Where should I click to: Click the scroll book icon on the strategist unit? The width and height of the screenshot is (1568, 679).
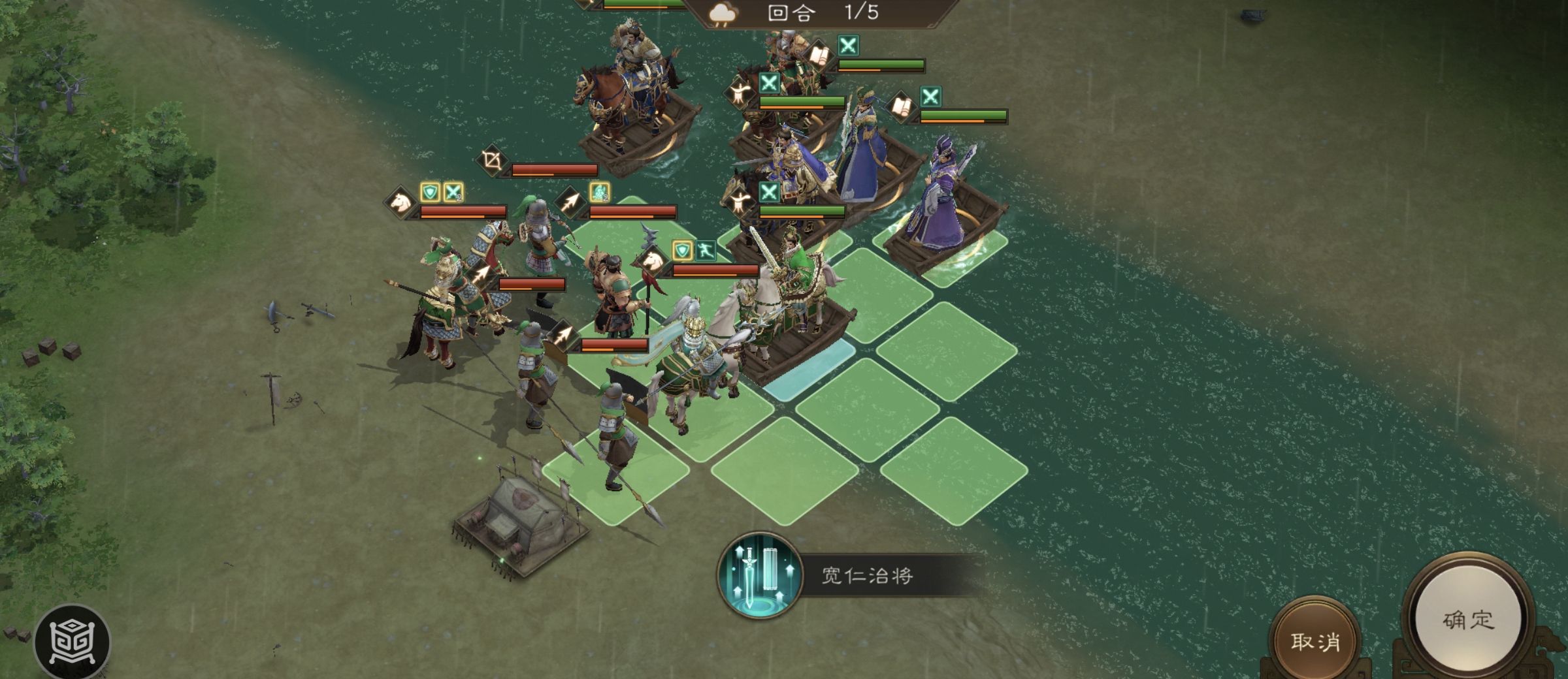pyautogui.click(x=818, y=55)
